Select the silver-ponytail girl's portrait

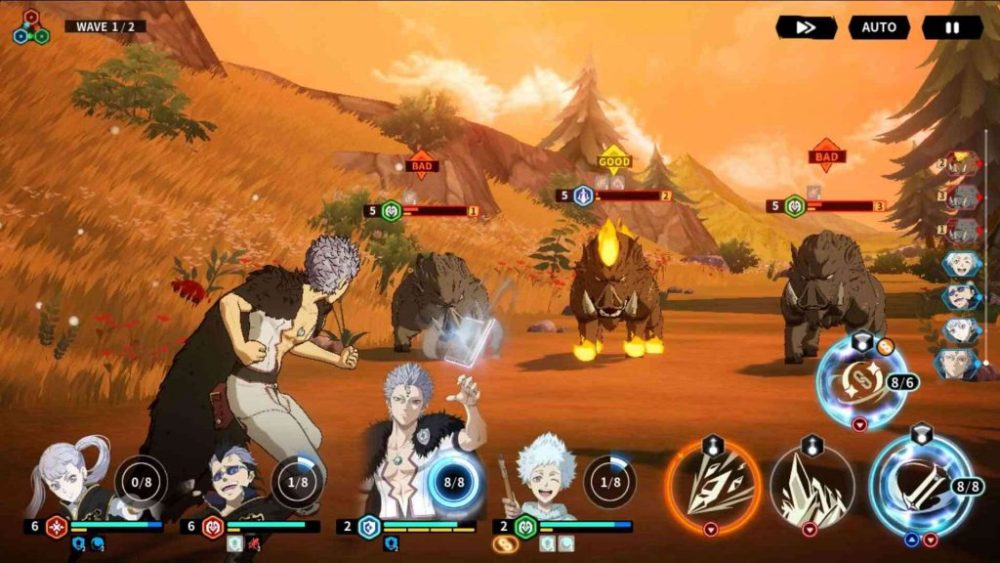click(72, 480)
